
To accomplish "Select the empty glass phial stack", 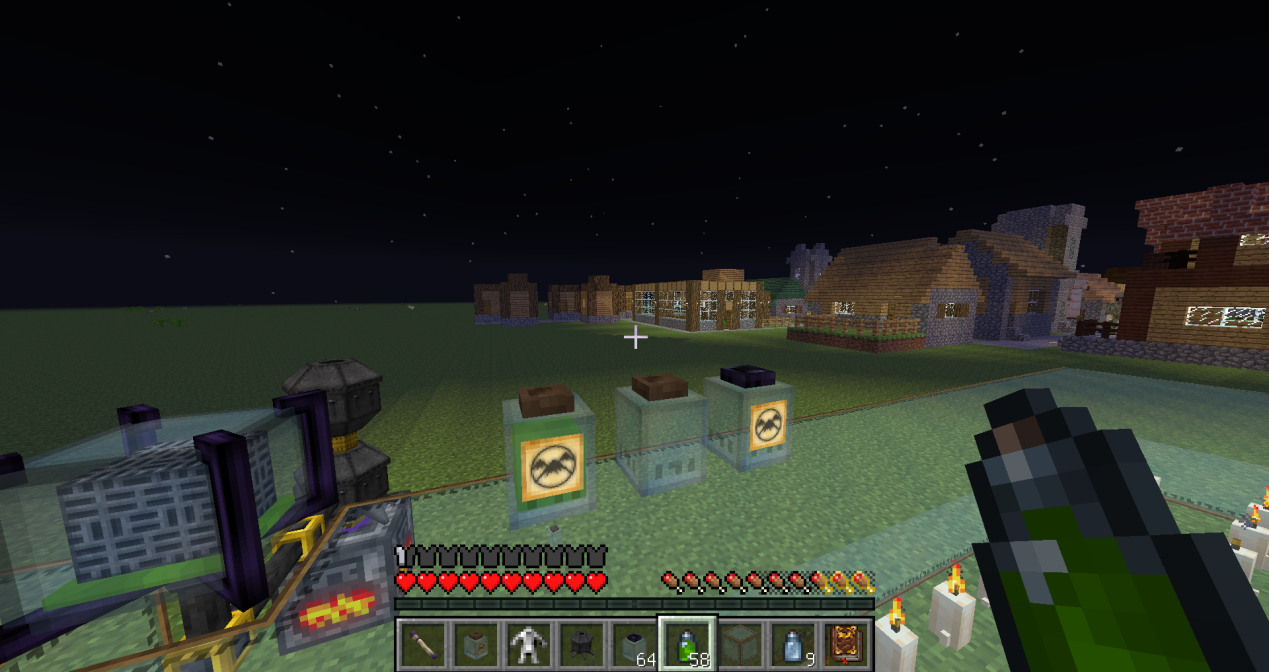I will point(791,644).
